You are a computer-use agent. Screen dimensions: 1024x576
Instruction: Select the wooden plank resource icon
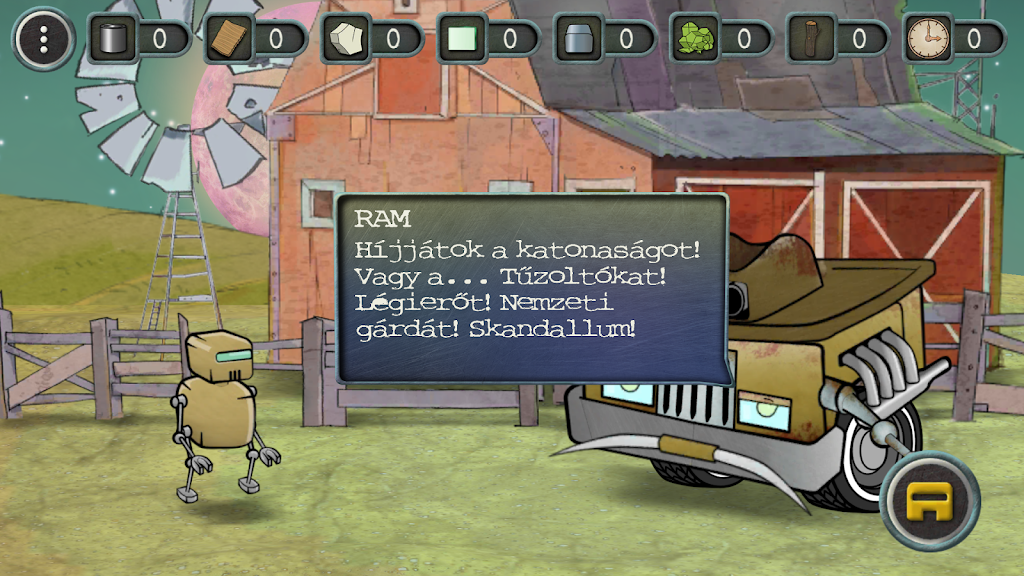click(229, 40)
